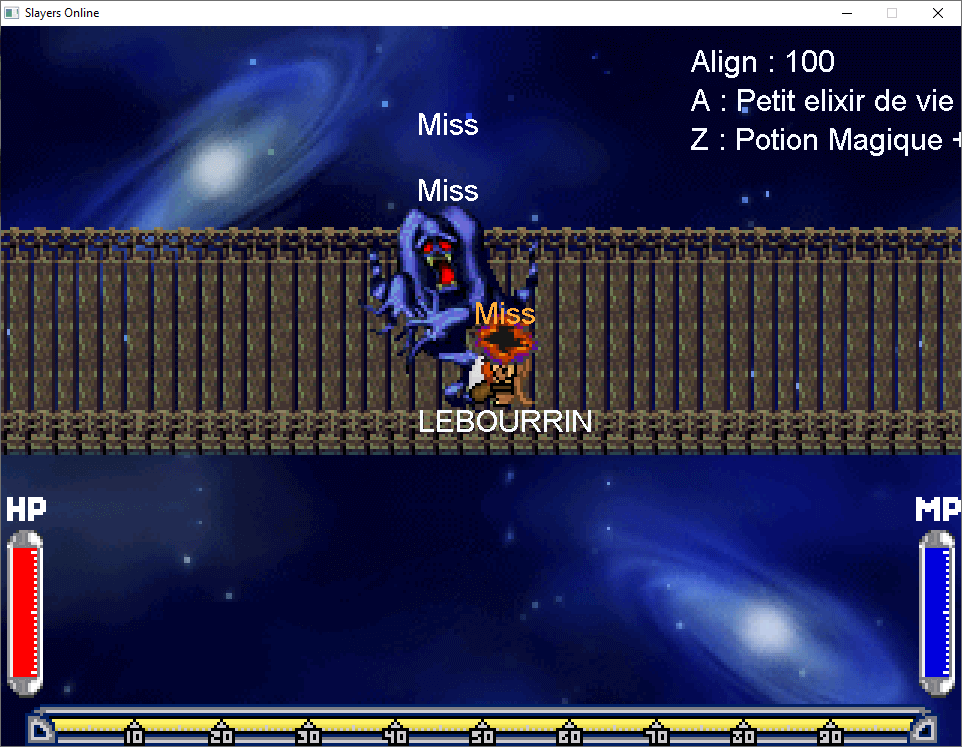Minimize the Slayers Online window
Image resolution: width=962 pixels, height=747 pixels.
tap(846, 13)
